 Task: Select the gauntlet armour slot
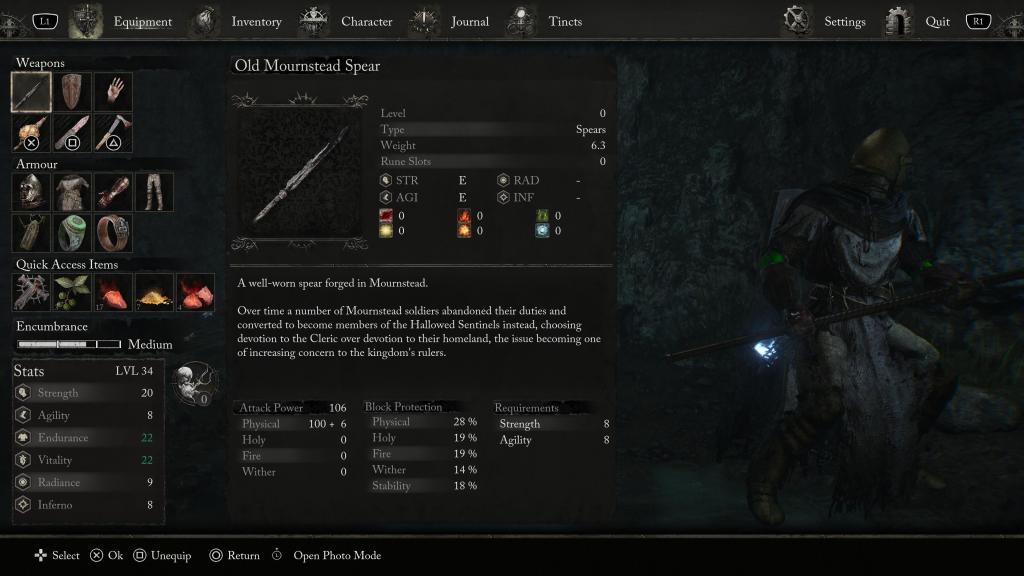[x=113, y=192]
